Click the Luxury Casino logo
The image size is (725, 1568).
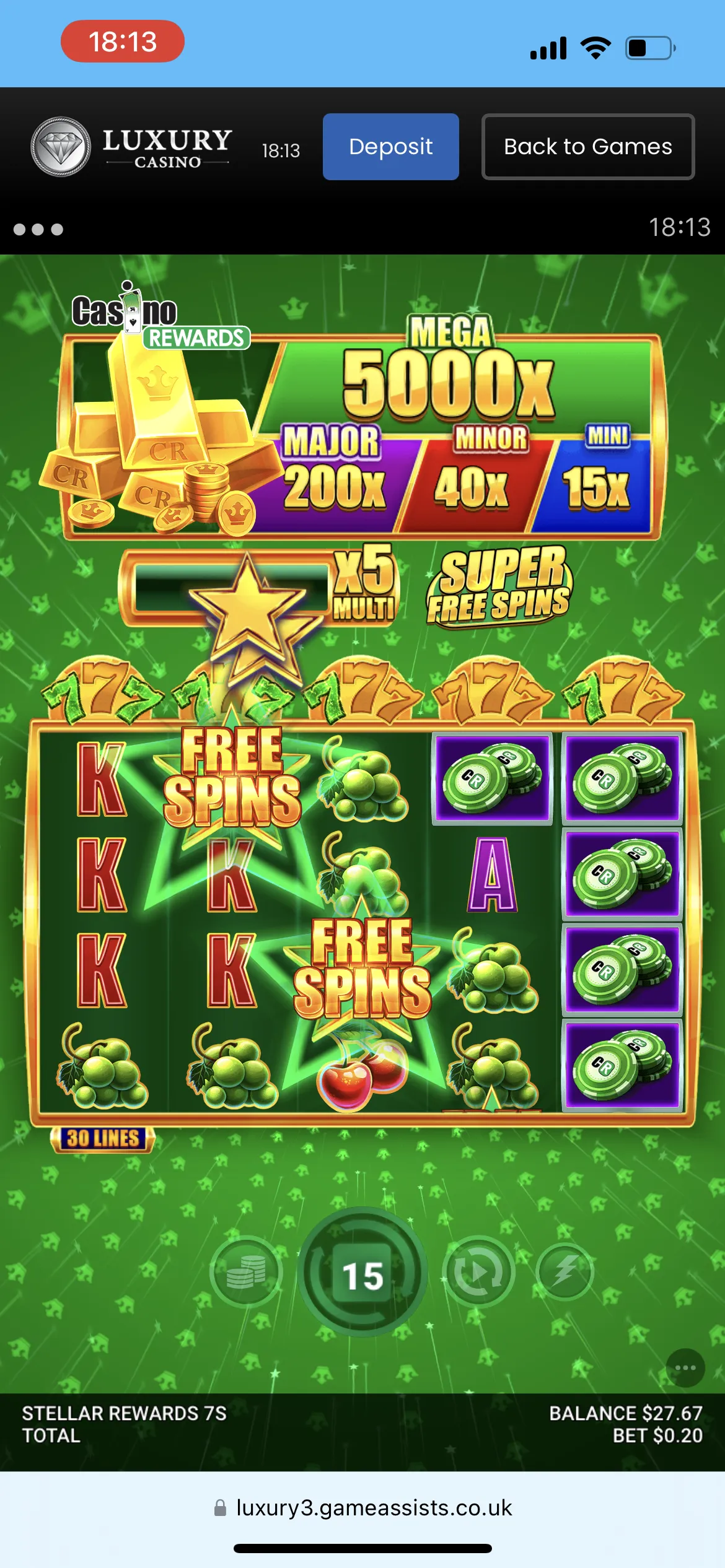click(x=131, y=147)
